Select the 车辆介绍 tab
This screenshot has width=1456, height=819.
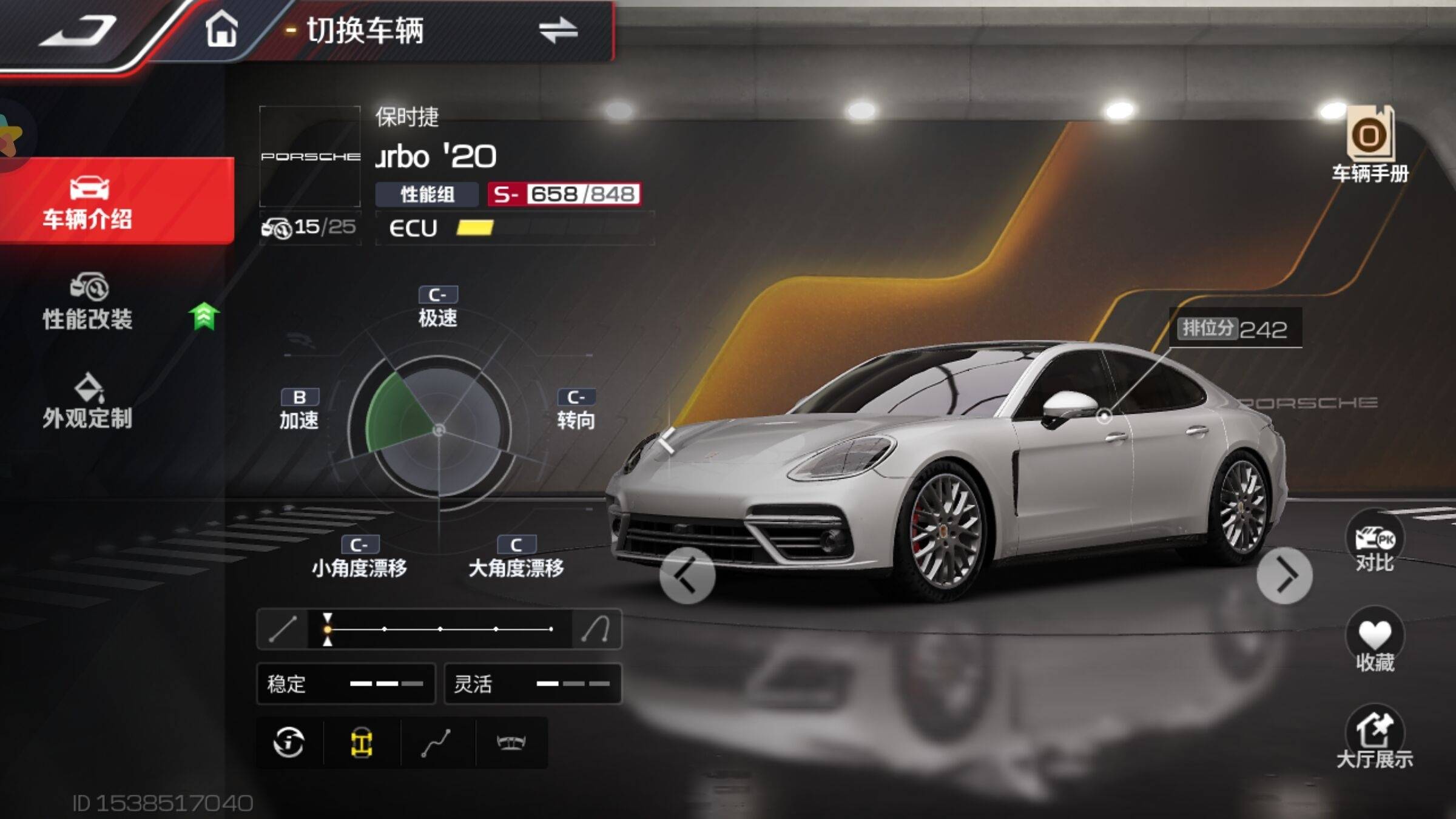tap(88, 202)
